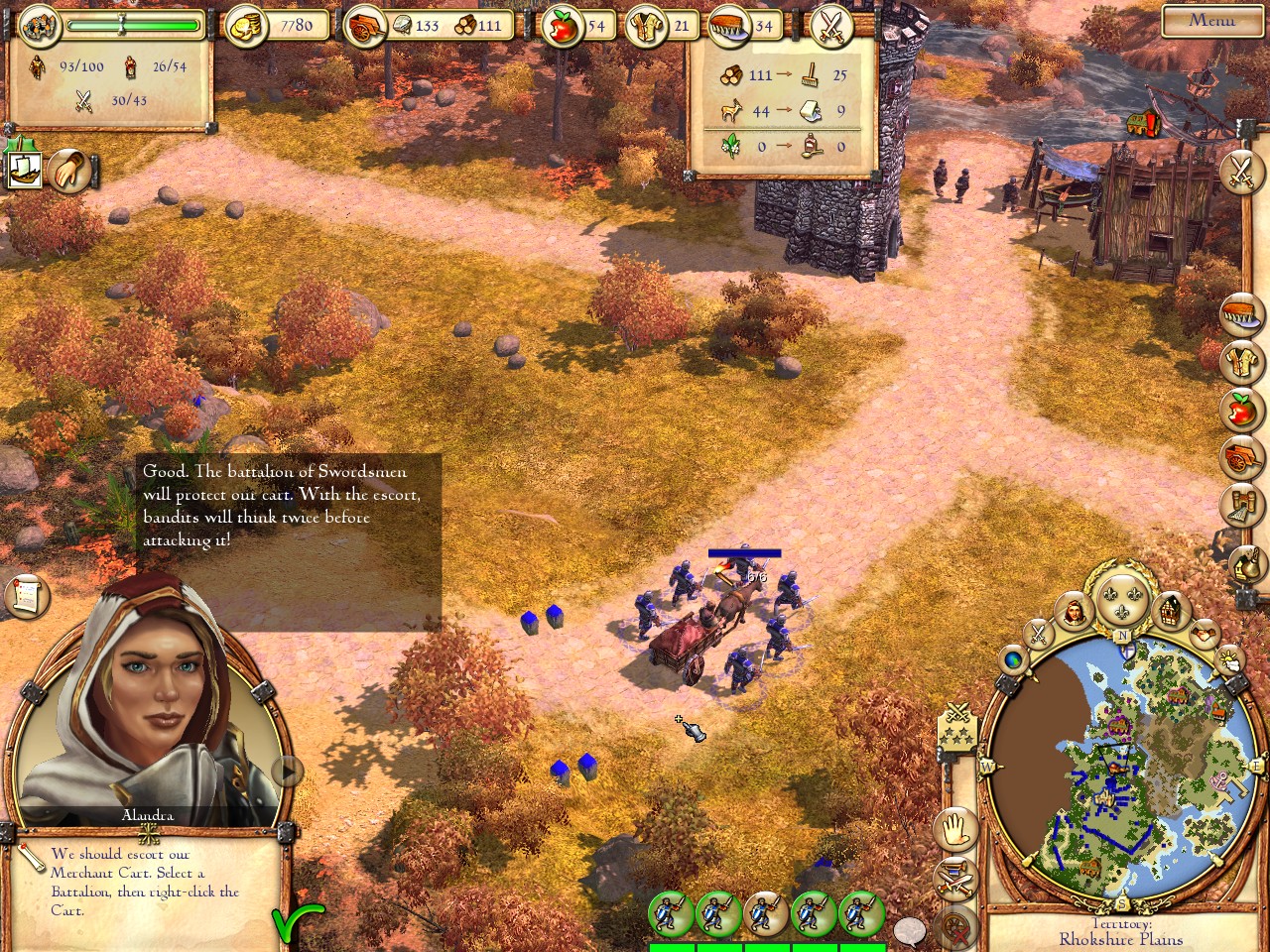Toggle the globe map view icon

(x=1013, y=658)
